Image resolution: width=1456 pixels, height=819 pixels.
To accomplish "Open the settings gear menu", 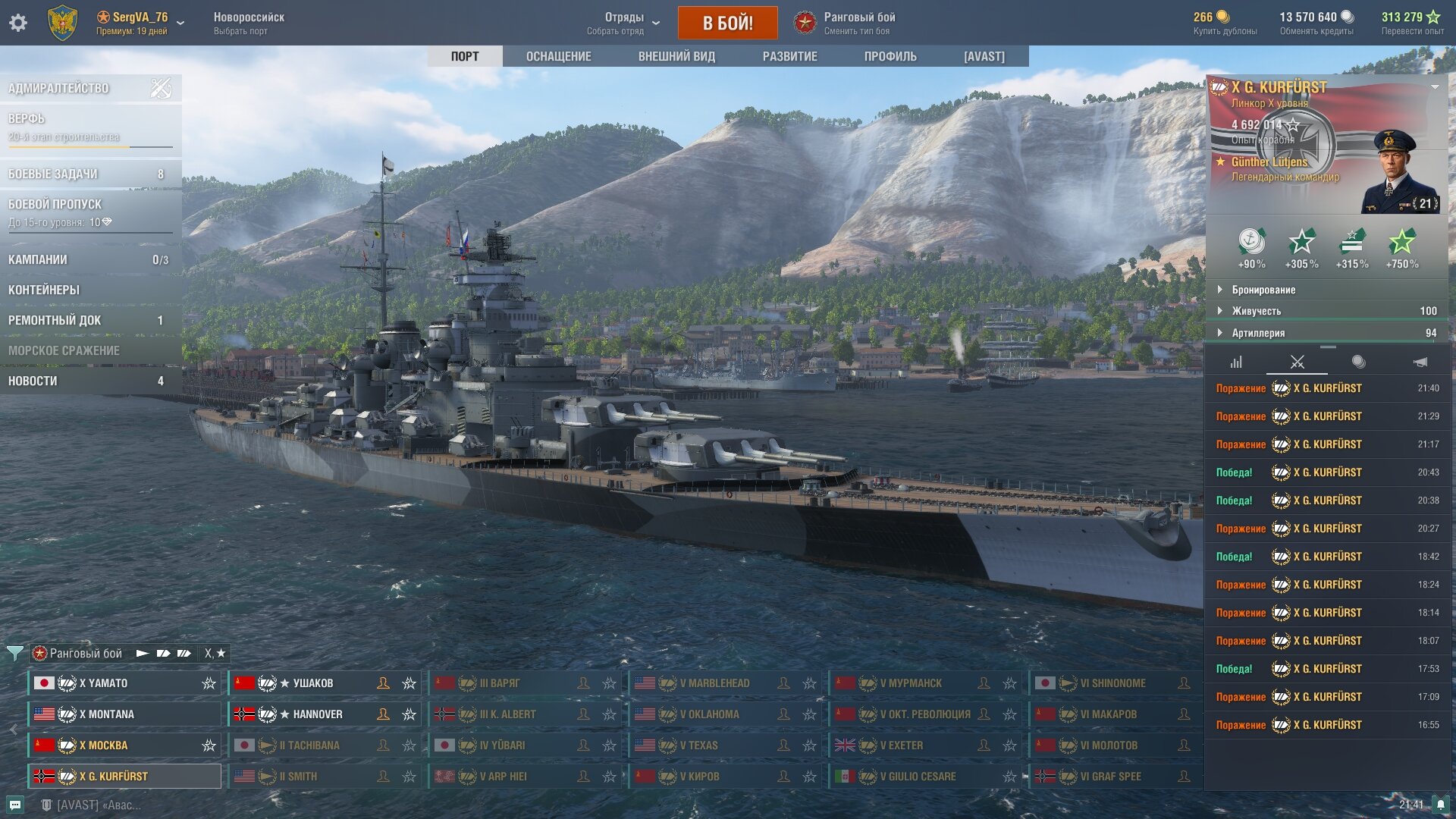I will tap(18, 23).
